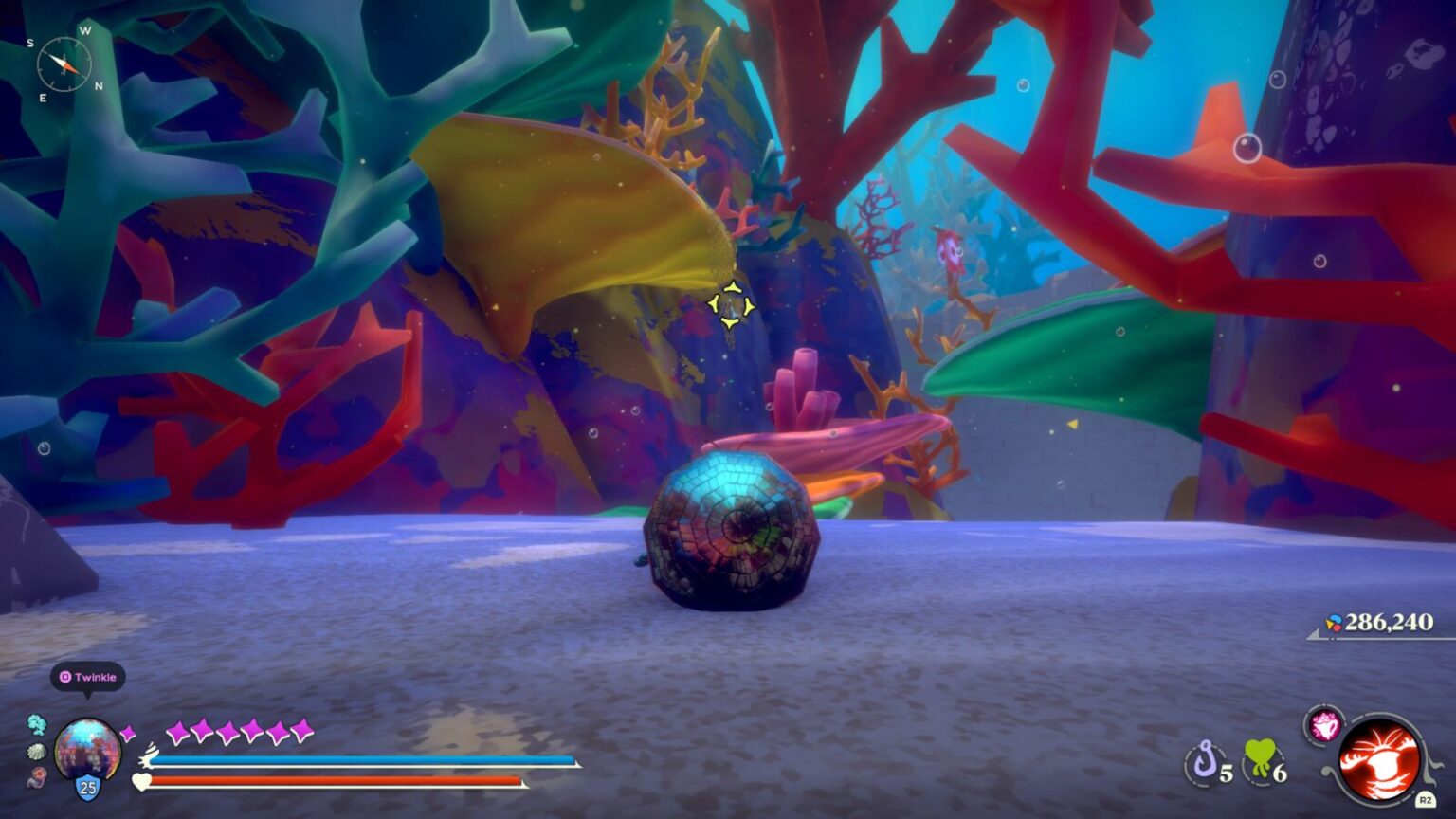Click the R2 button prompt badge

click(1427, 799)
